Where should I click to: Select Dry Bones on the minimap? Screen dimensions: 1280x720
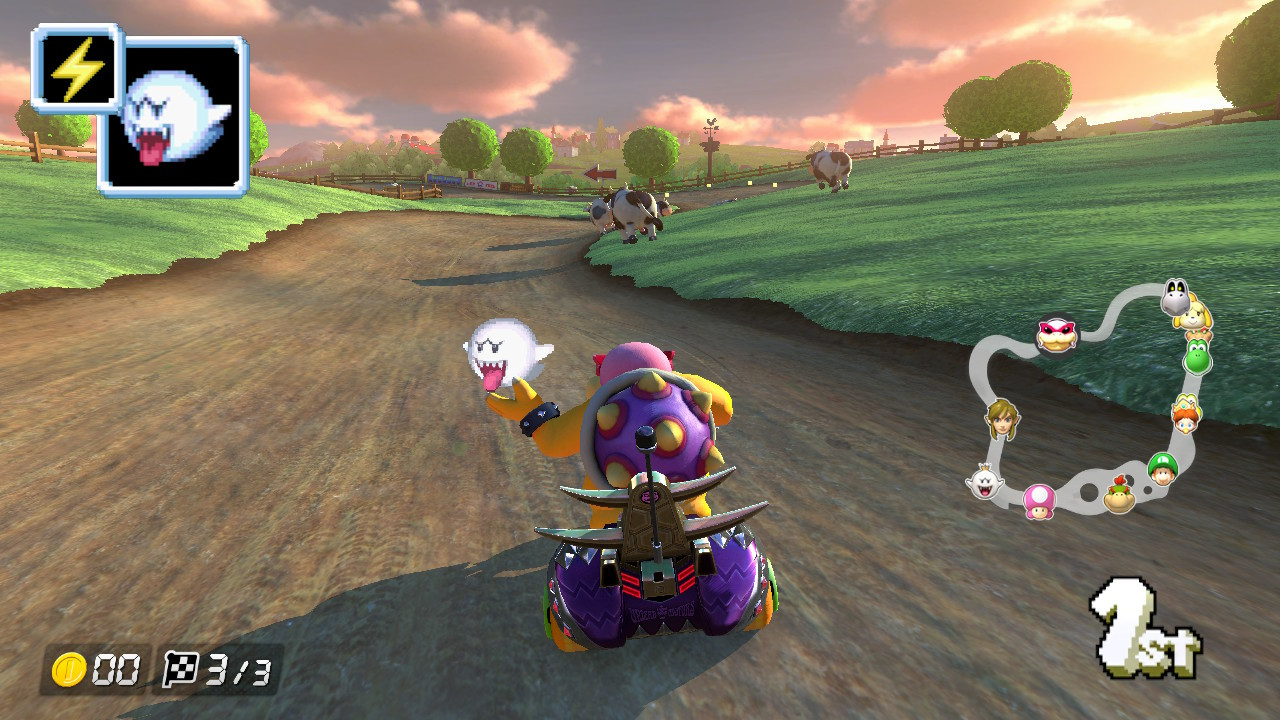(1176, 293)
